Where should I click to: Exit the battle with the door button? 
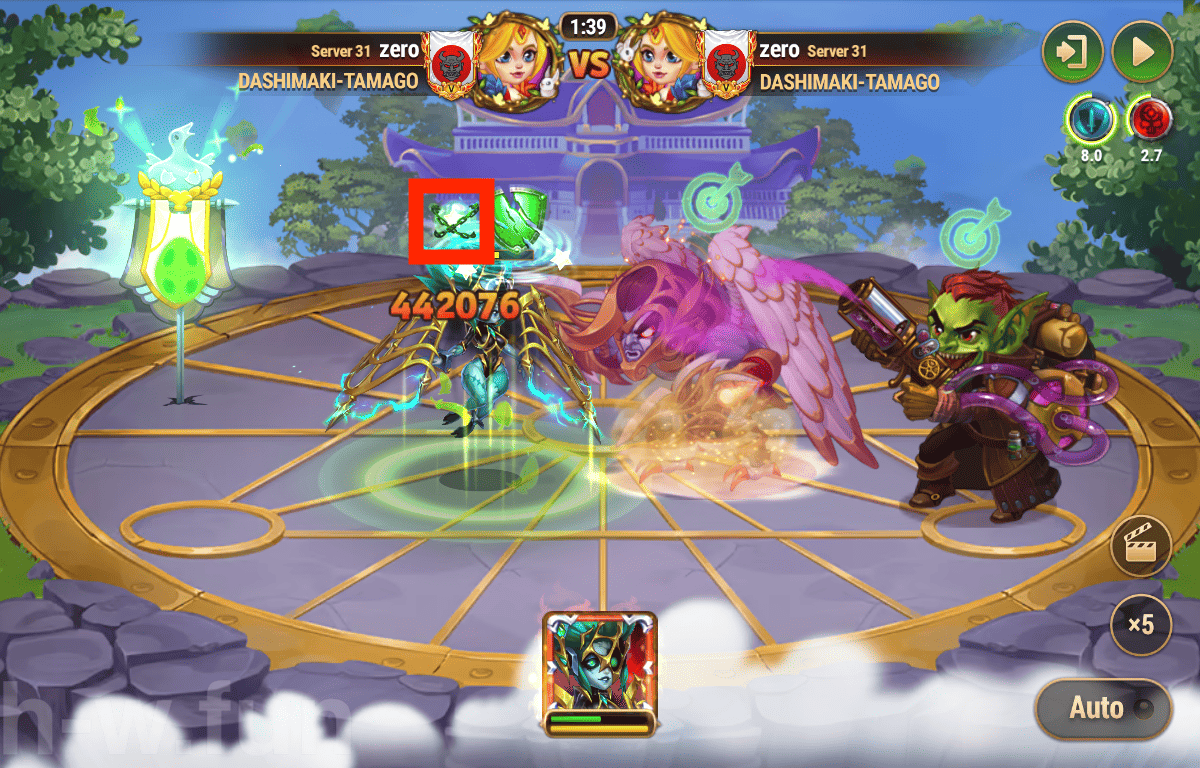coord(1073,51)
